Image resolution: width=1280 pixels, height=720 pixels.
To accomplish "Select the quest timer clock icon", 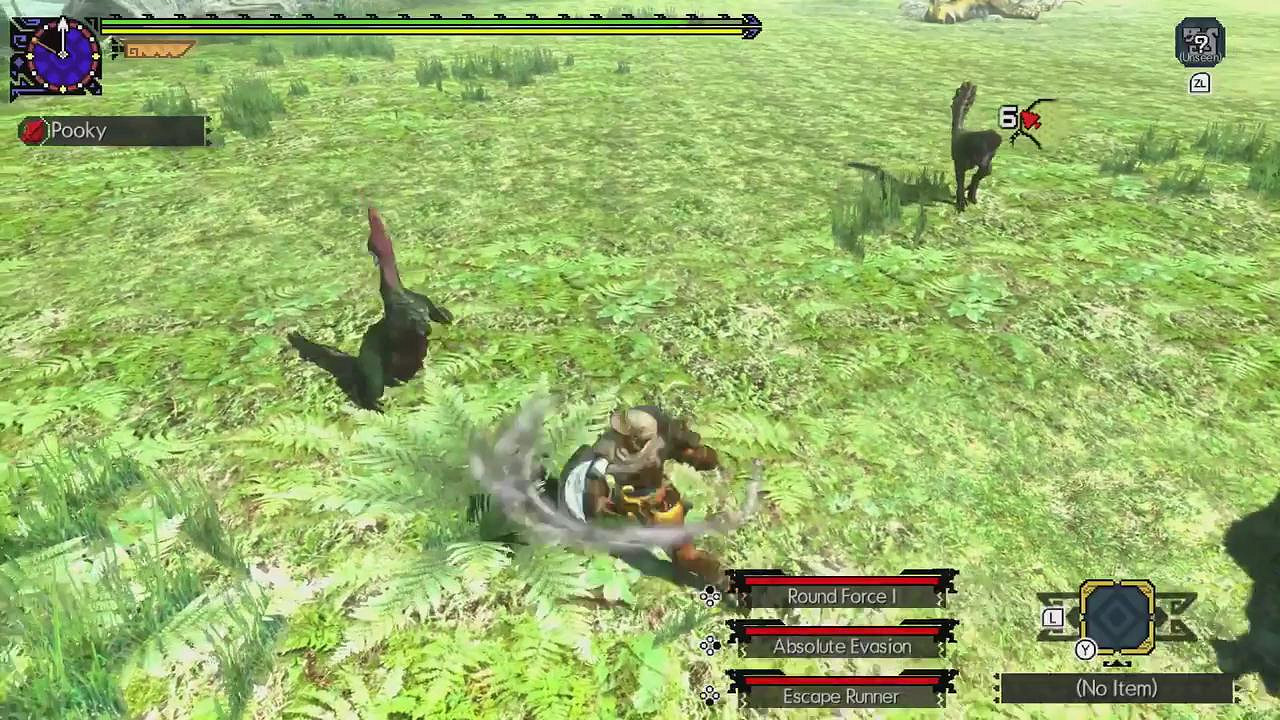I will point(62,54).
